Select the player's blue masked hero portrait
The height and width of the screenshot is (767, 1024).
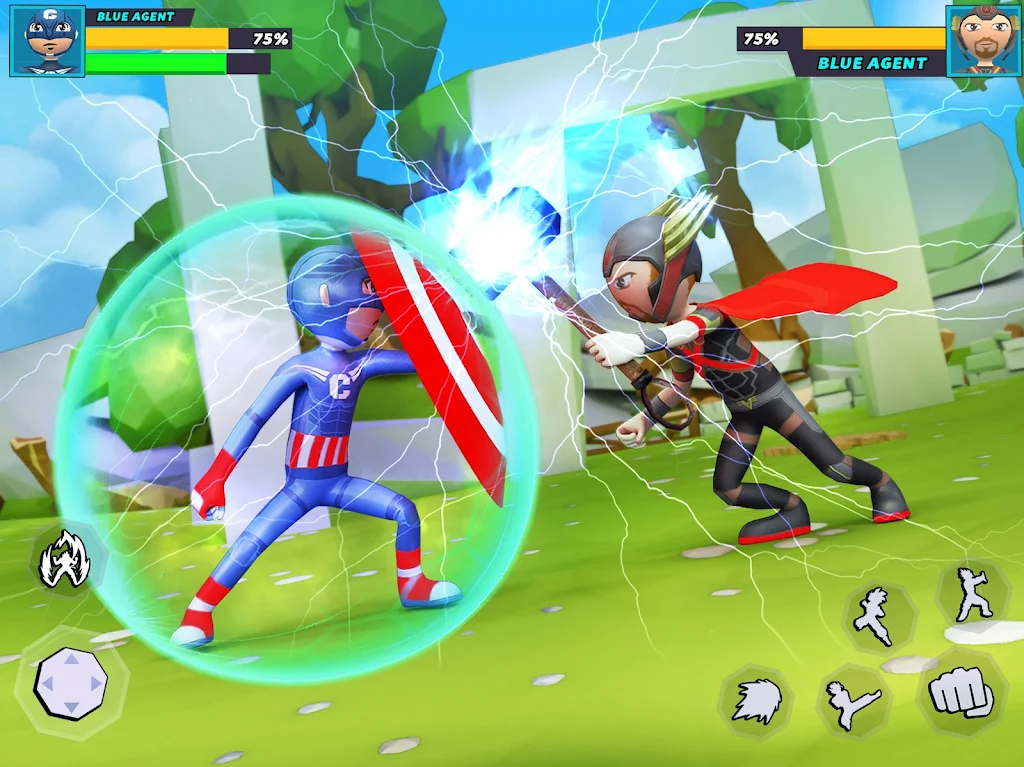(x=47, y=41)
